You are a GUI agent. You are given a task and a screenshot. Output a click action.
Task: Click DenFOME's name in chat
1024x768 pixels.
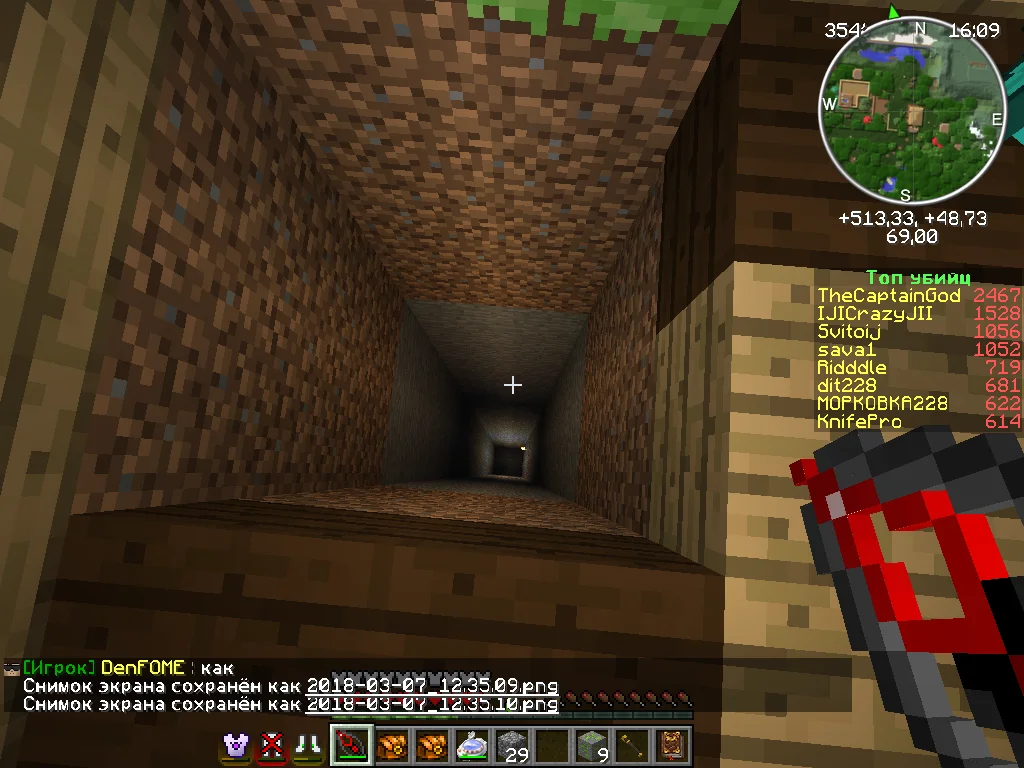(x=143, y=668)
